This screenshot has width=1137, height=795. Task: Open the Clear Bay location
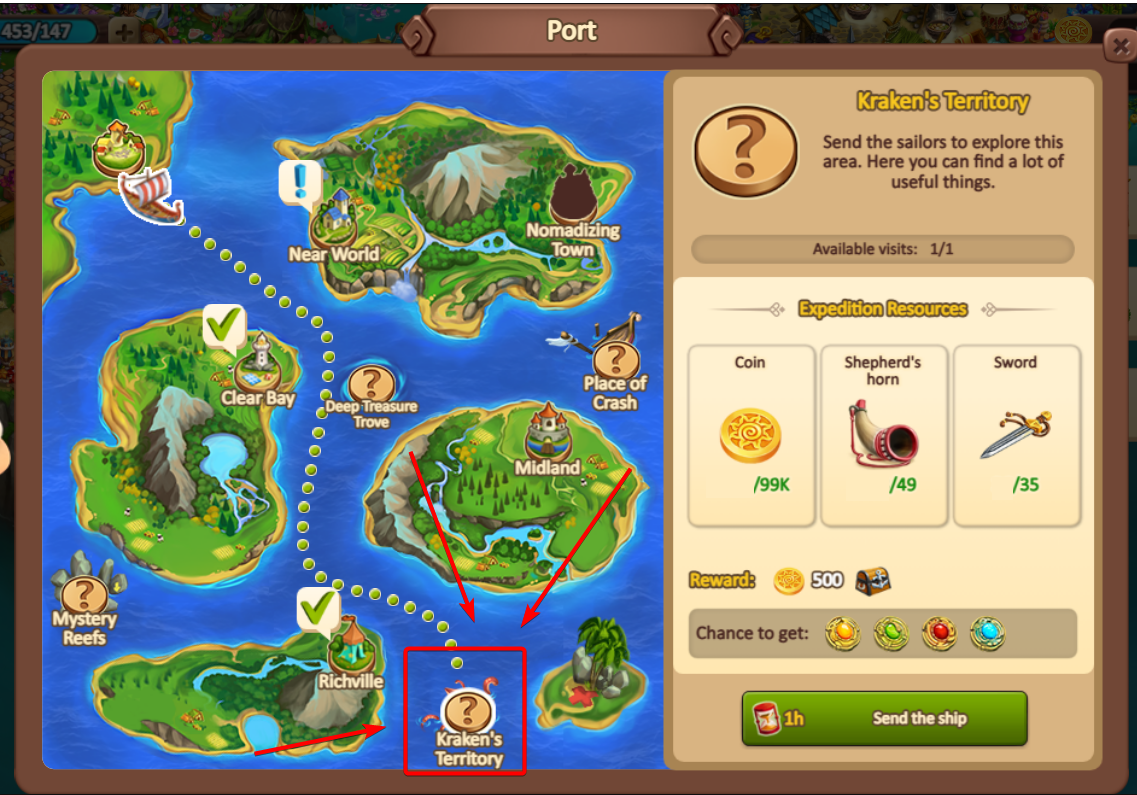(x=258, y=360)
